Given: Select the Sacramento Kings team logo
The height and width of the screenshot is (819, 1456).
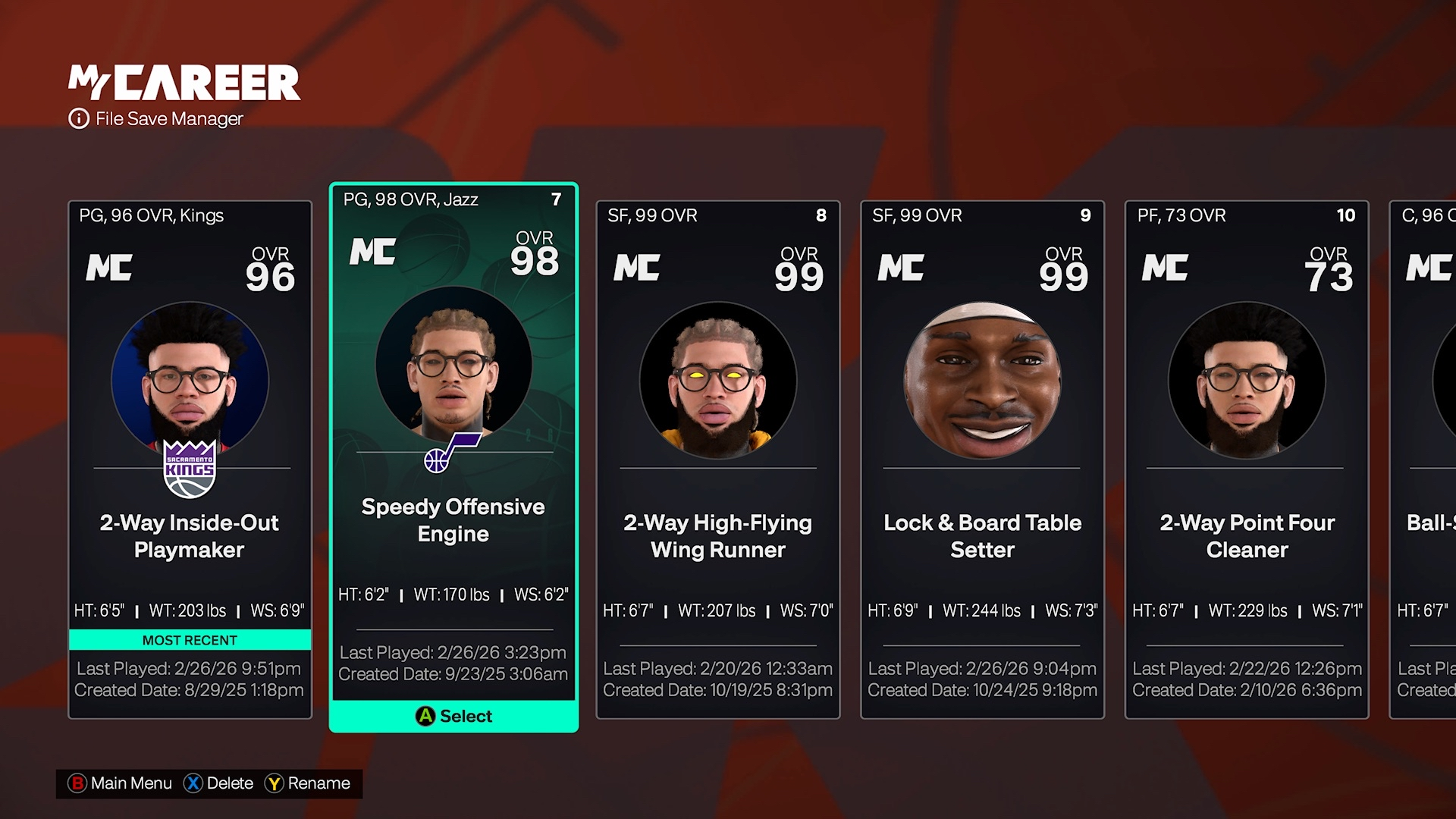Looking at the screenshot, I should (x=189, y=467).
